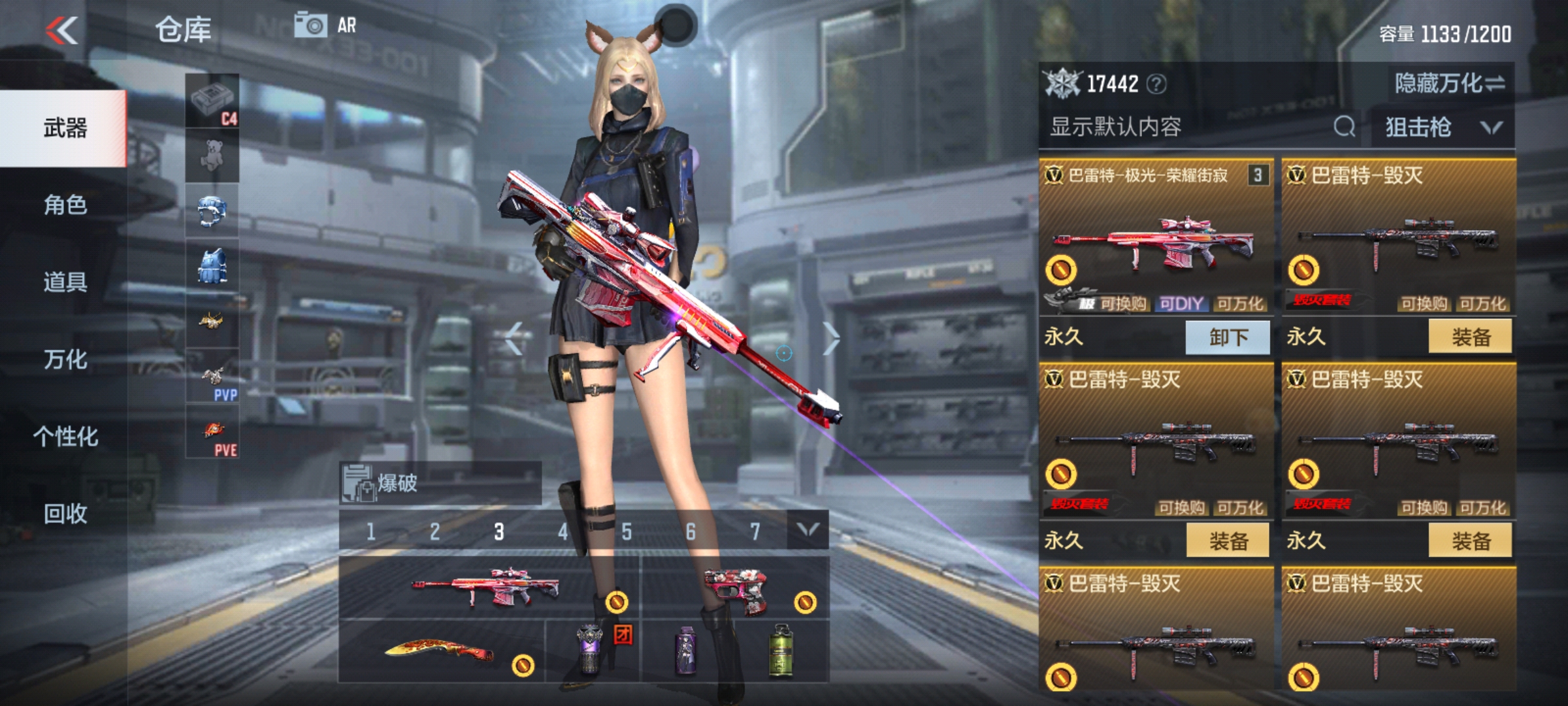Select the 万化 tab
This screenshot has height=706, width=1568.
pyautogui.click(x=65, y=360)
